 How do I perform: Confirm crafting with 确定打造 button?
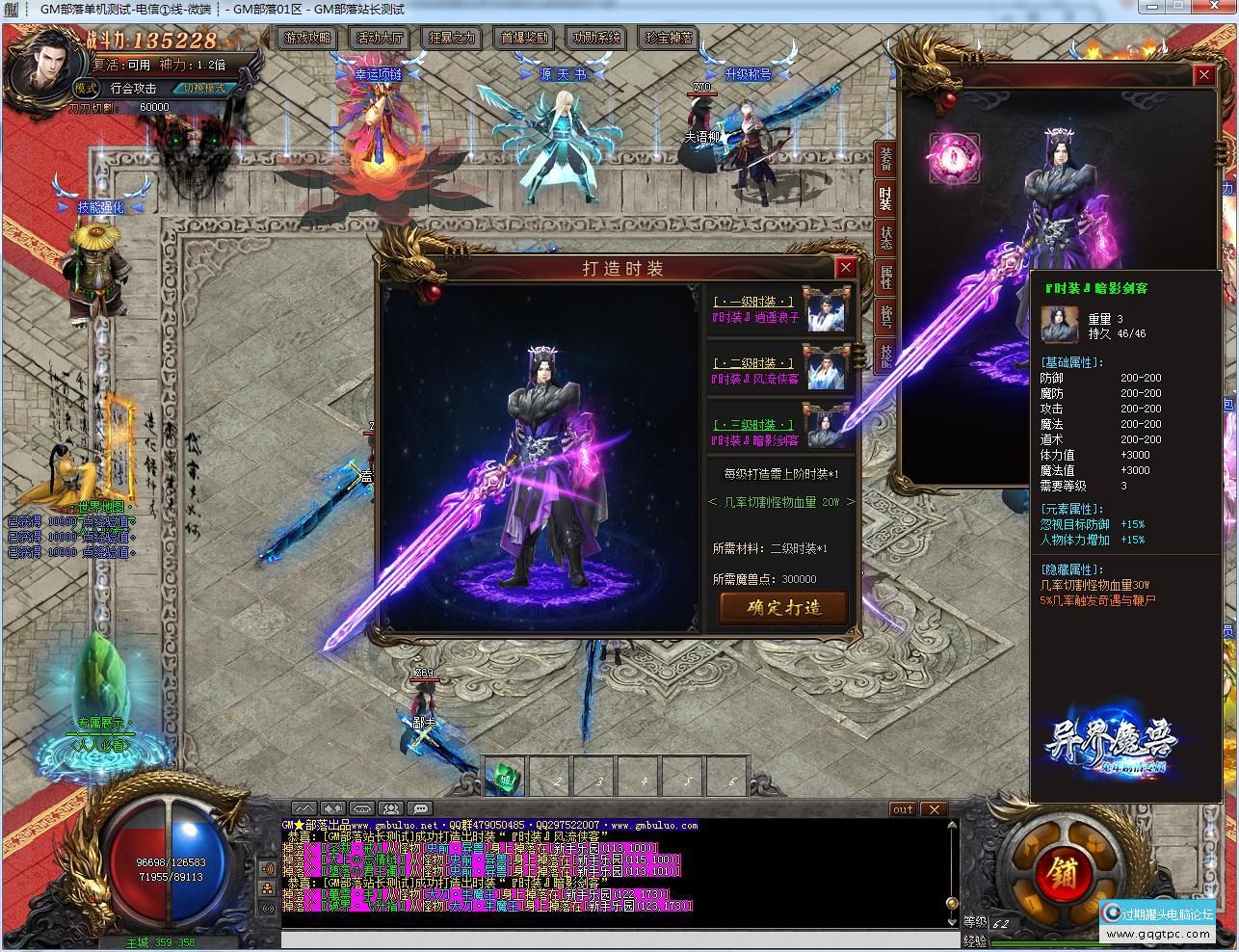pos(783,607)
